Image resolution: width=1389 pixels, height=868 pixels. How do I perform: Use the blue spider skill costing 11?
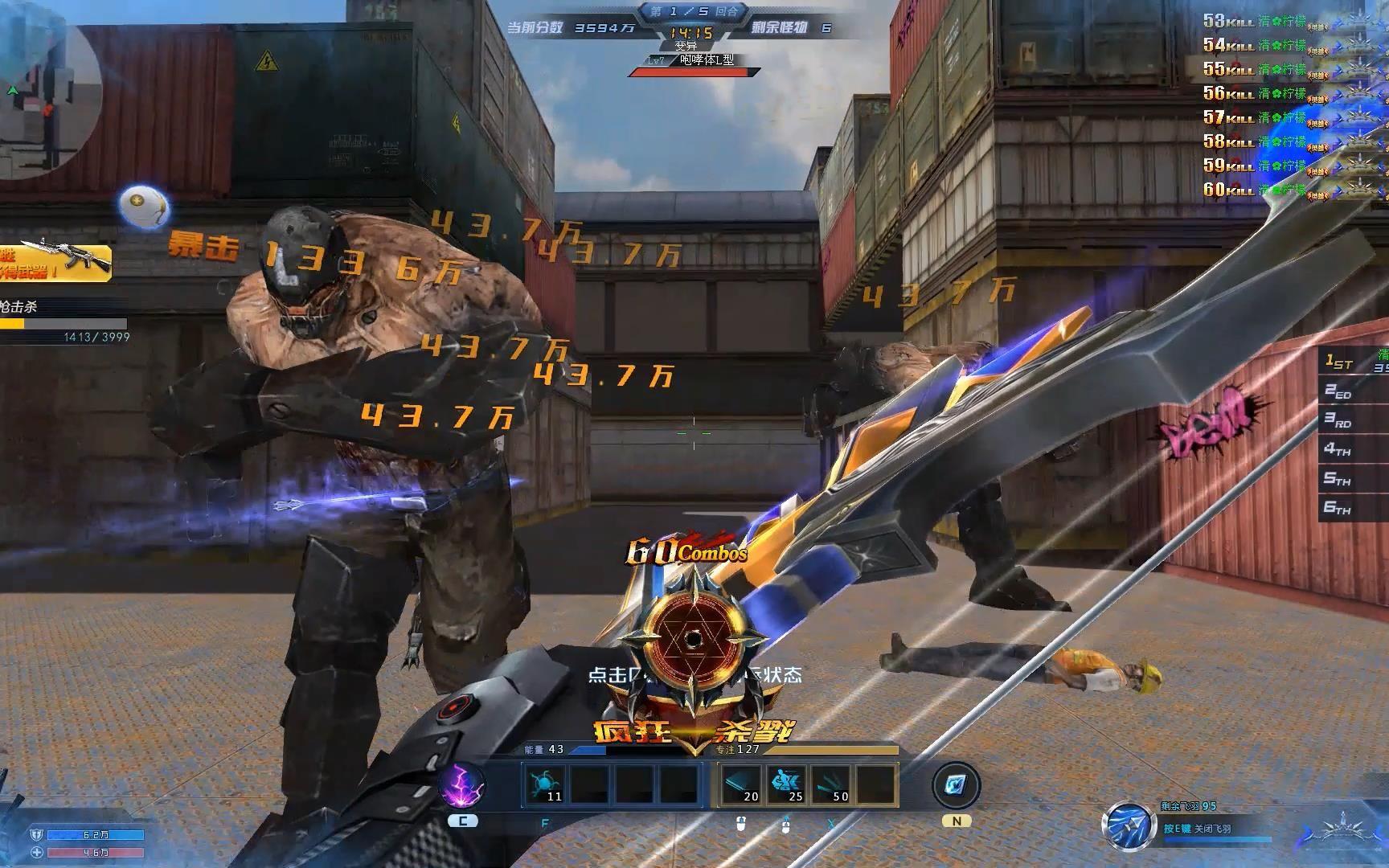click(544, 784)
